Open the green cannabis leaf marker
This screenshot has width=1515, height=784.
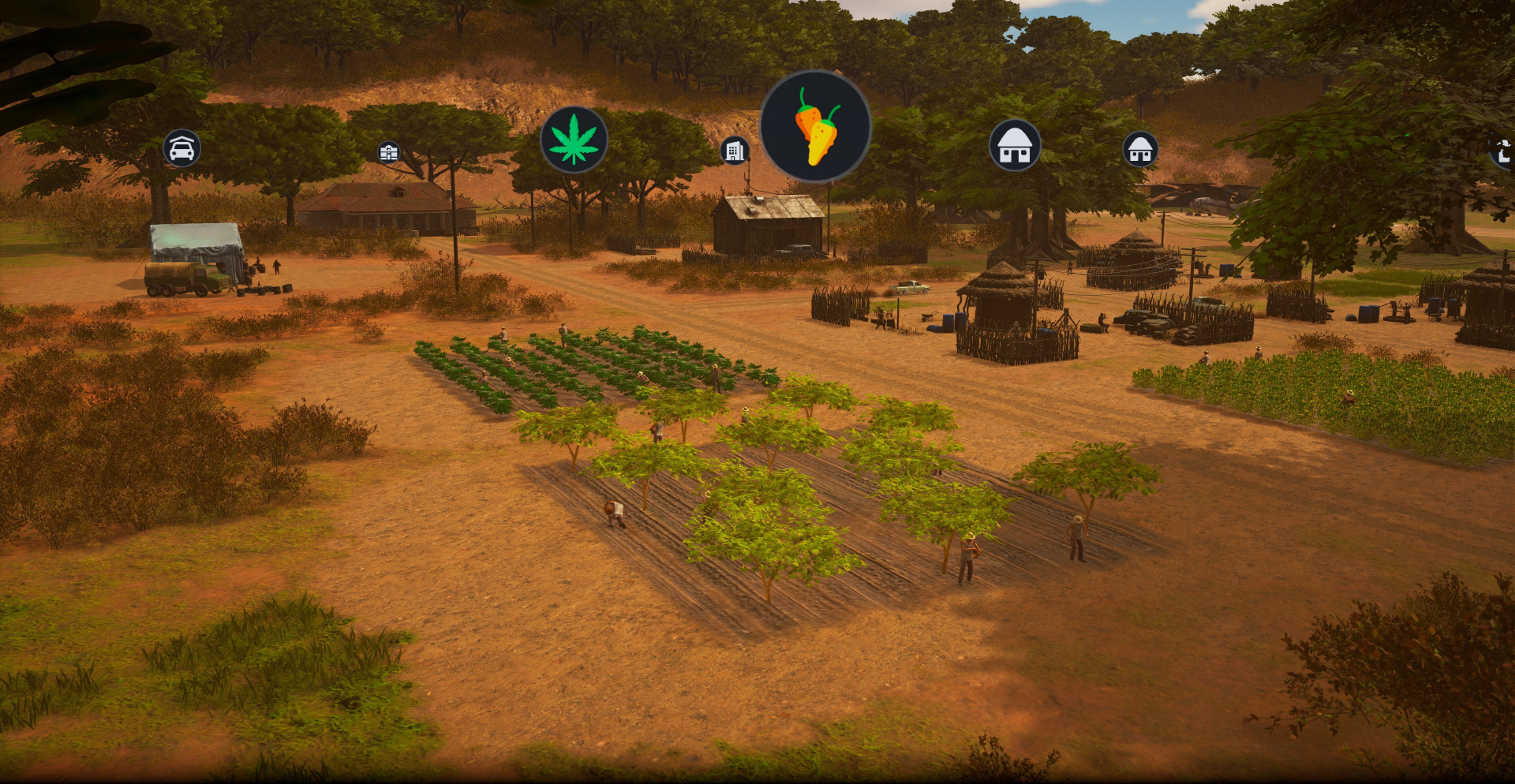click(574, 140)
